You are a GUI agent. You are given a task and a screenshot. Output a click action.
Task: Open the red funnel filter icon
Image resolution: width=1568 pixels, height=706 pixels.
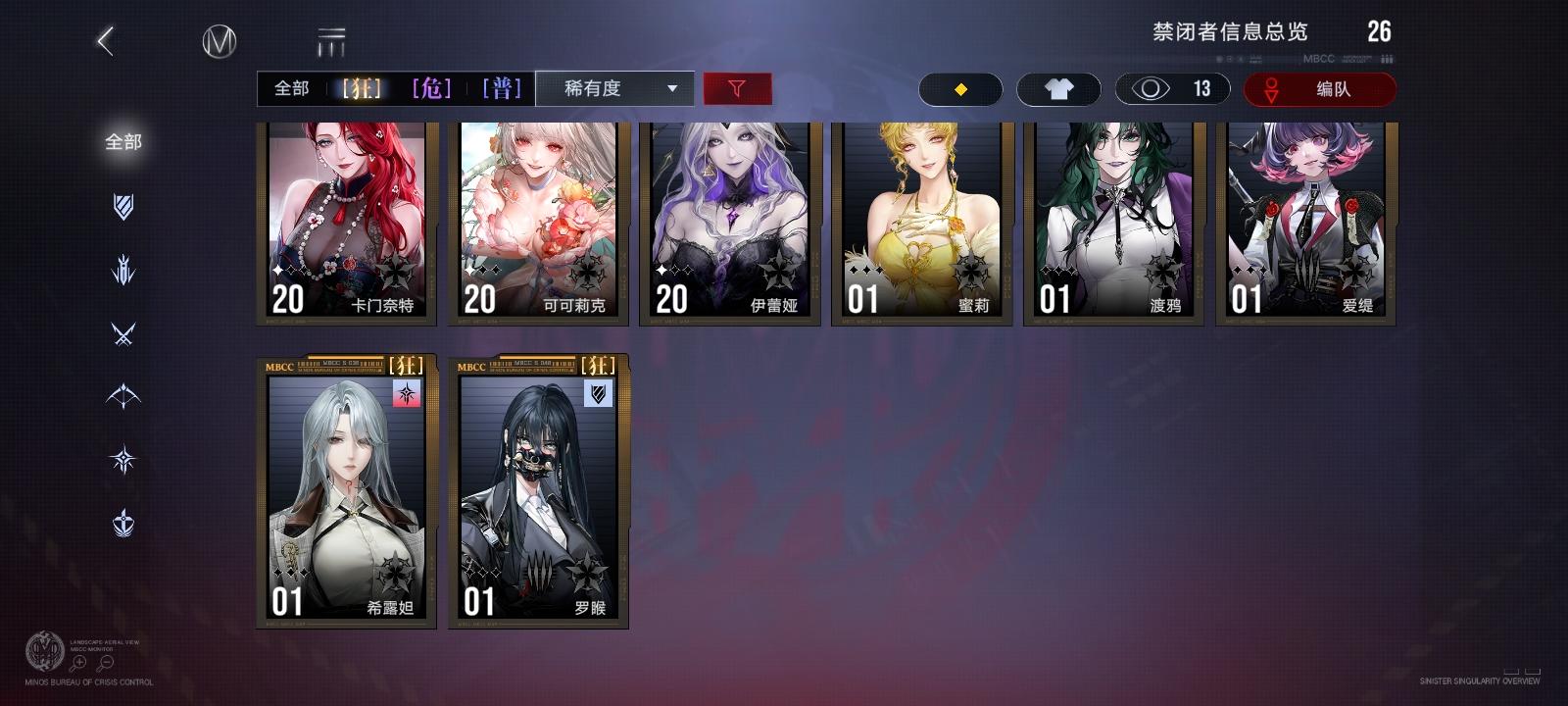737,88
